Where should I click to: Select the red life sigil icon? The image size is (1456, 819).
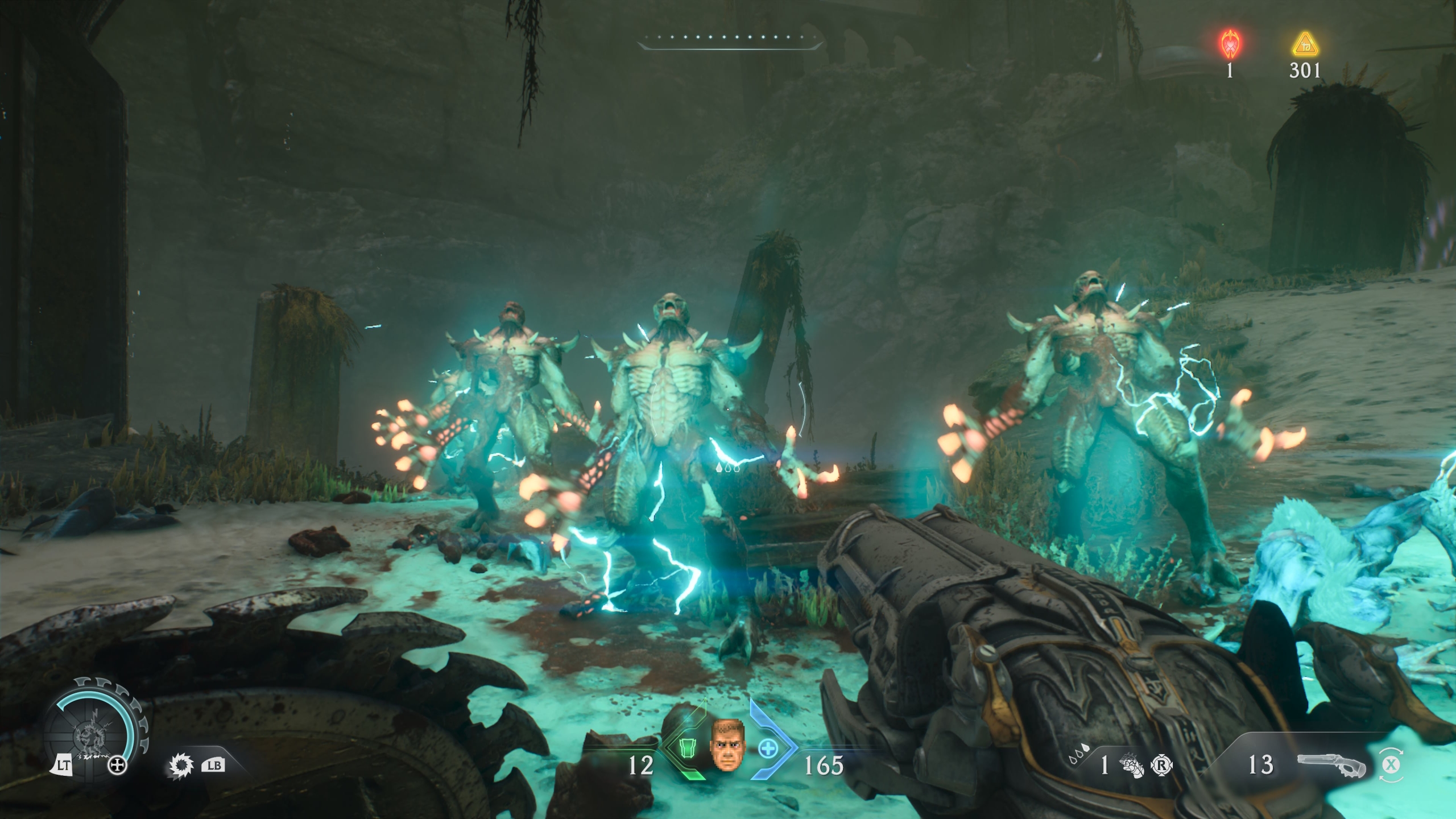click(x=1230, y=43)
